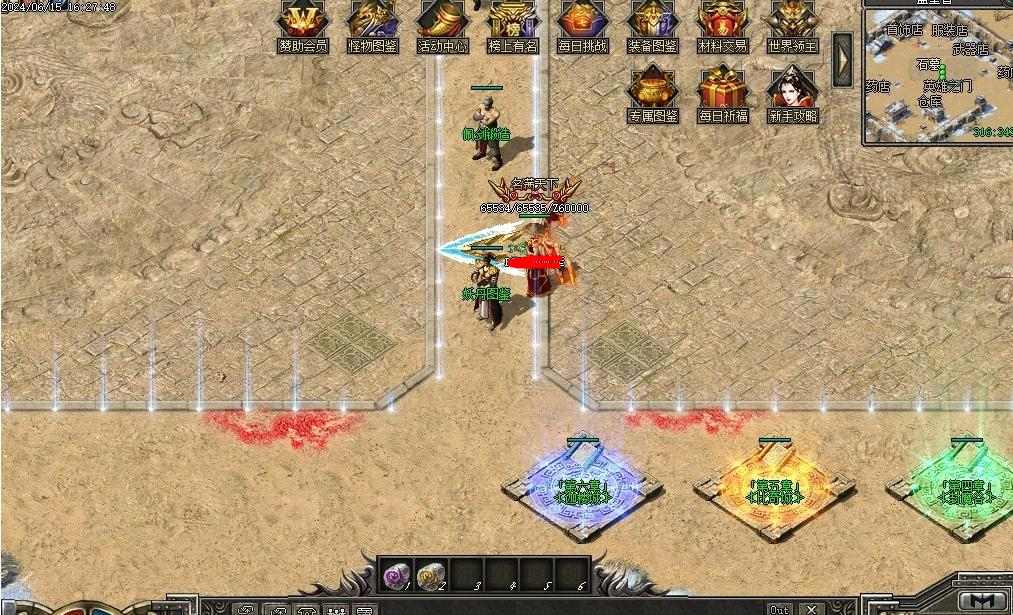Show the 榜上有名 rankings
This screenshot has height=615, width=1013.
tap(512, 20)
